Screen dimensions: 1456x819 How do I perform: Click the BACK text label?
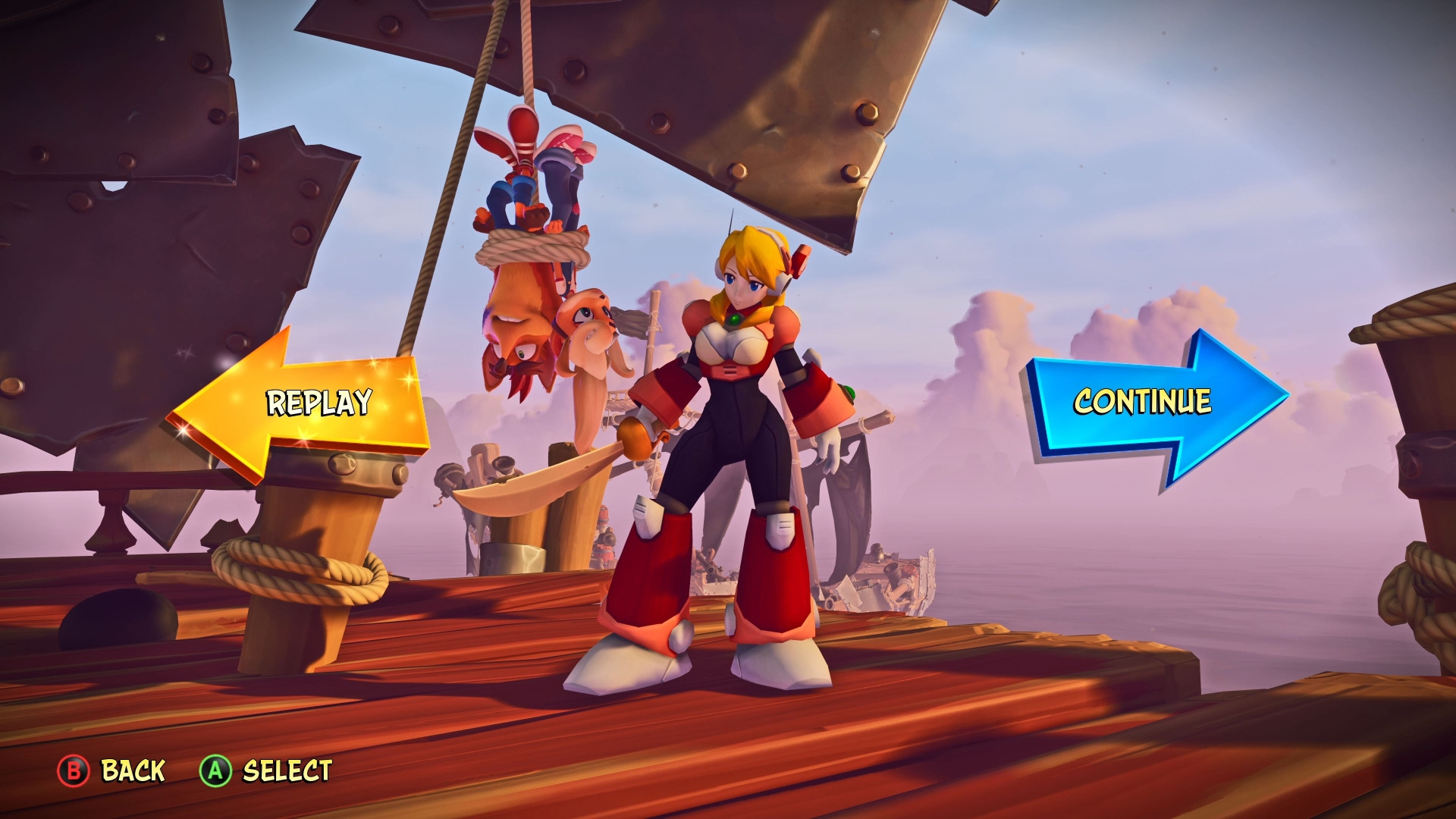130,771
